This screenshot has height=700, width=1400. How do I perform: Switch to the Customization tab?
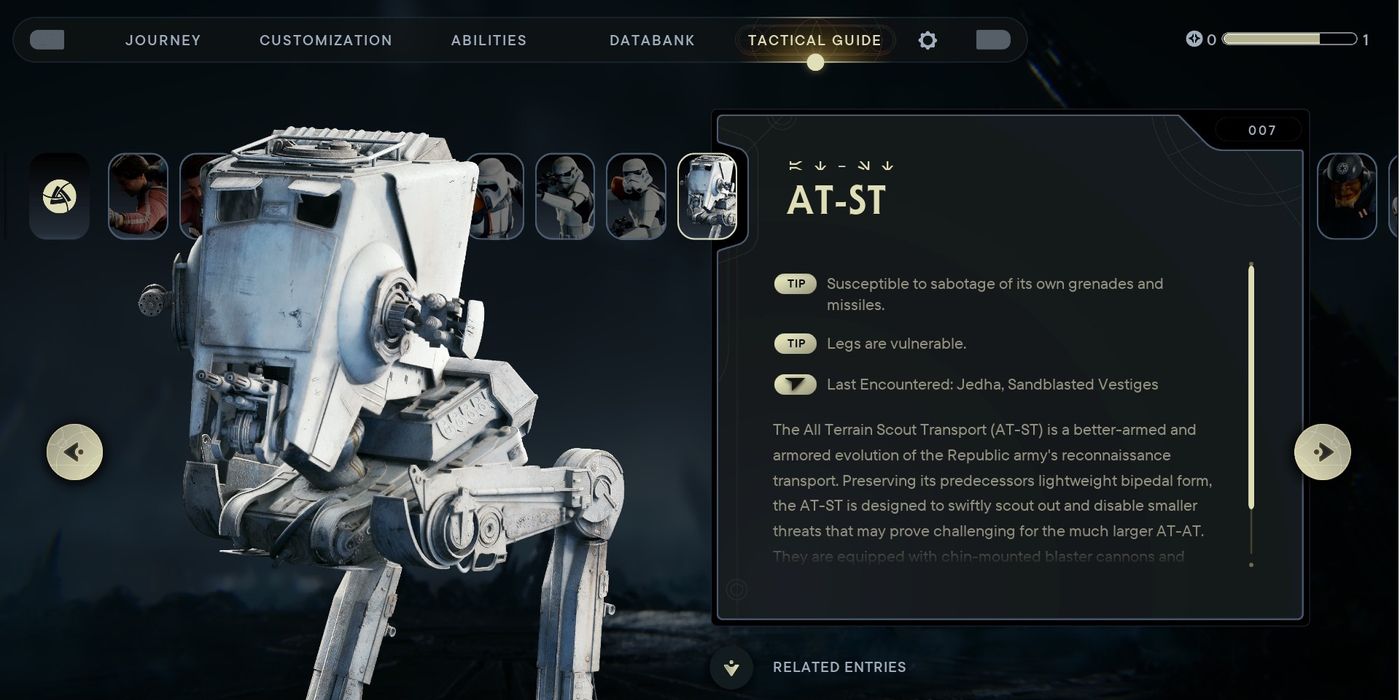[326, 40]
